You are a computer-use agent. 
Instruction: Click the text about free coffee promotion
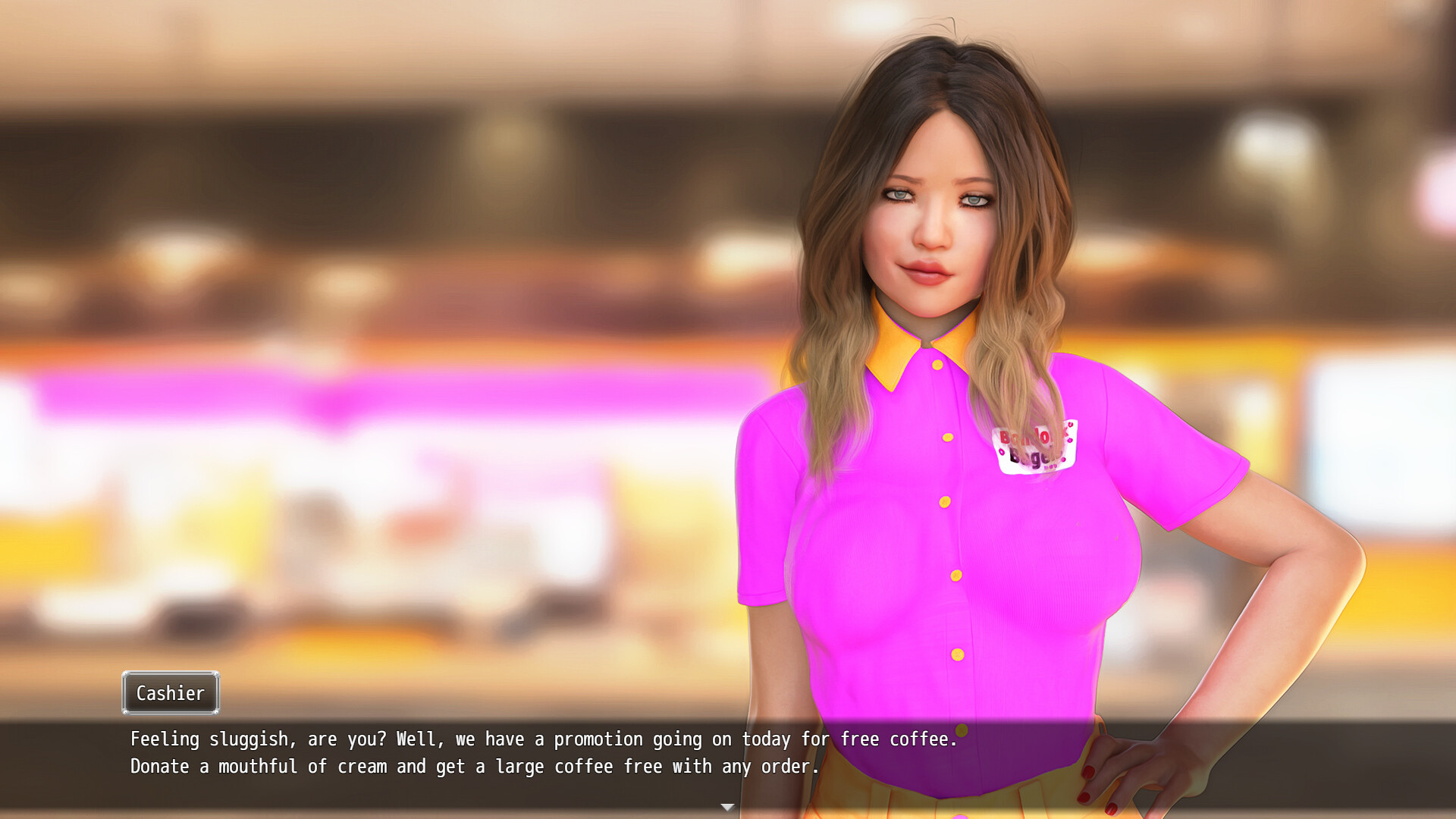(x=543, y=739)
